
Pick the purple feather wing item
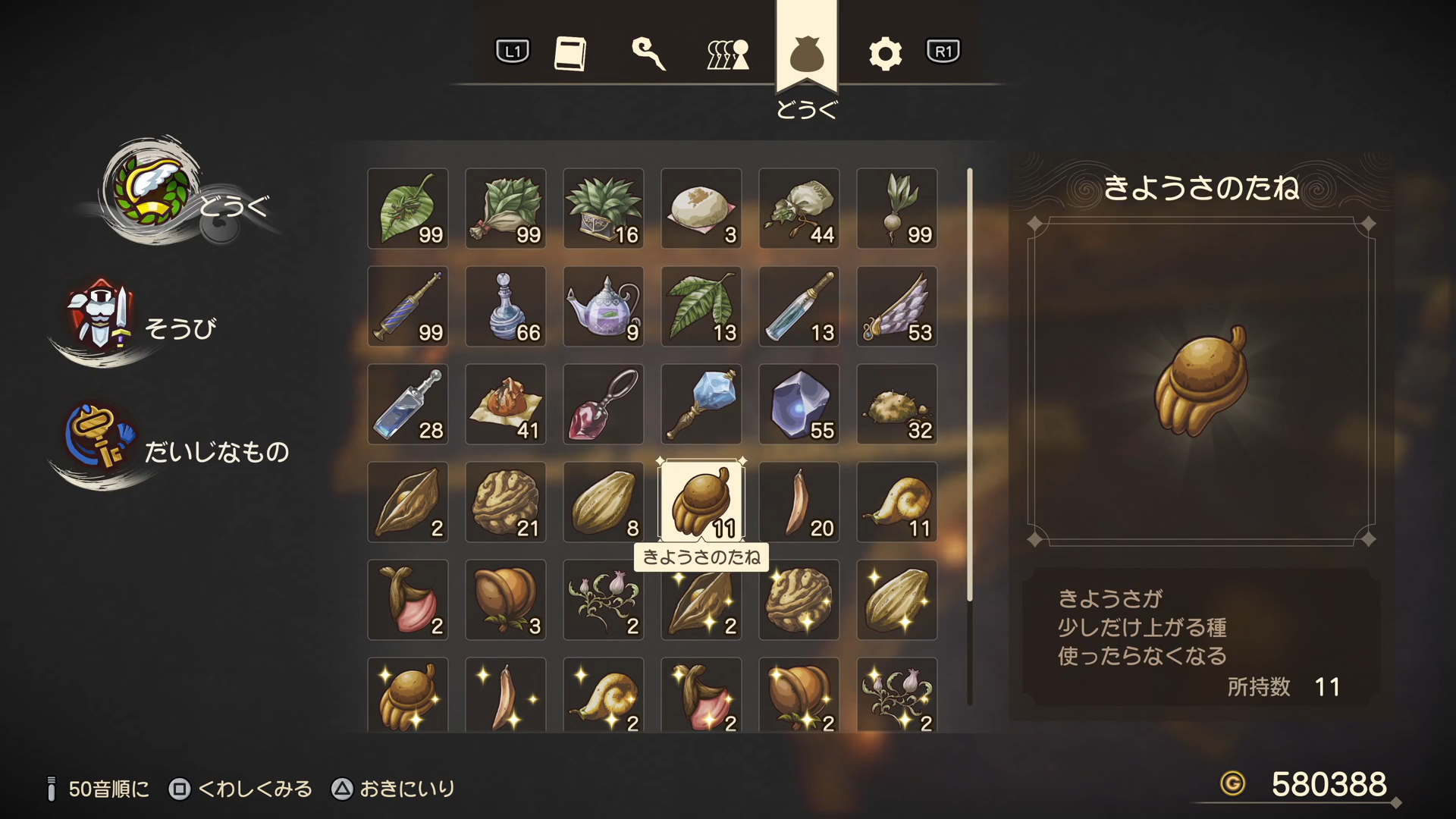(x=897, y=306)
